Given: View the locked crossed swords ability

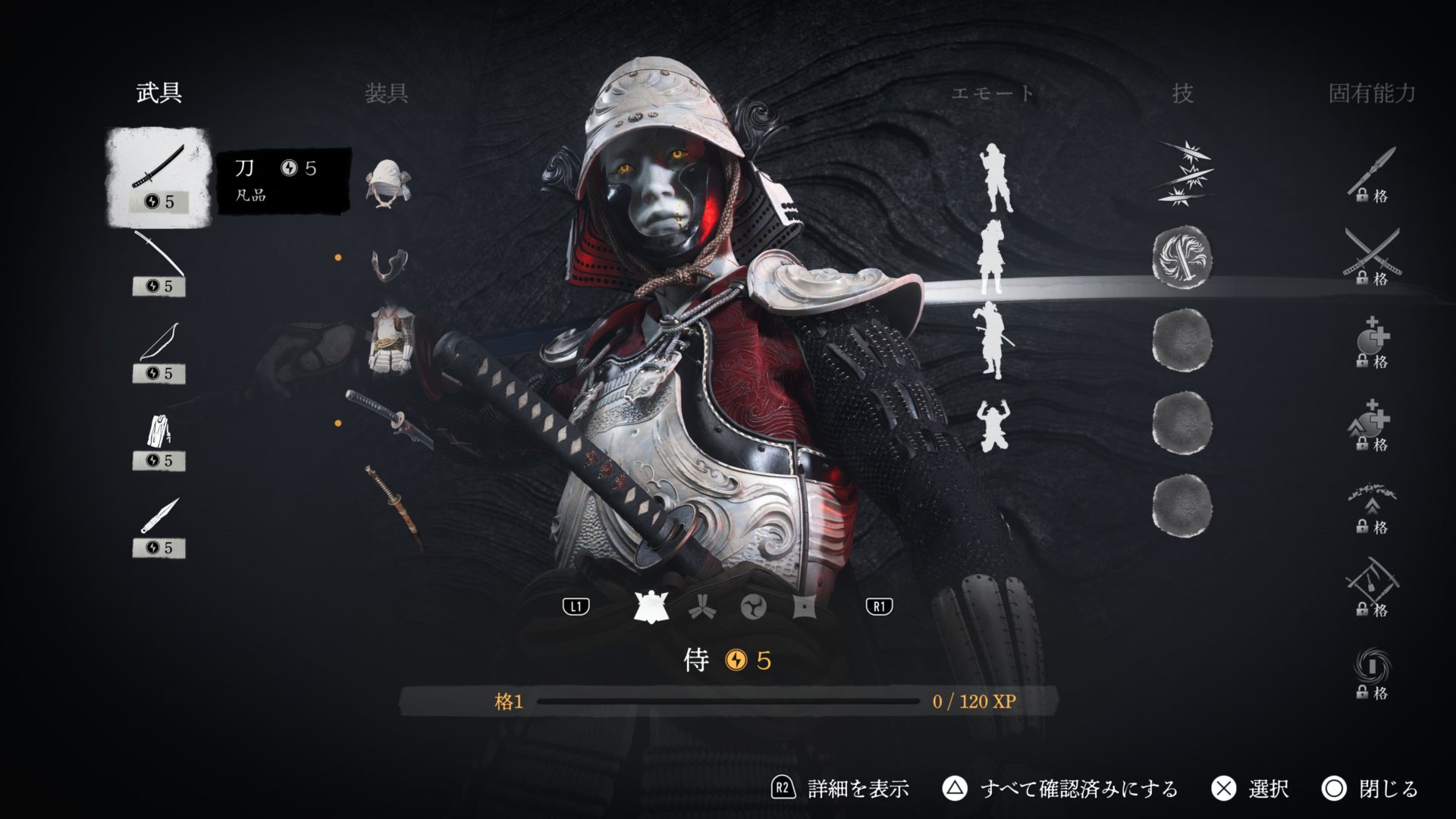Looking at the screenshot, I should [1372, 256].
